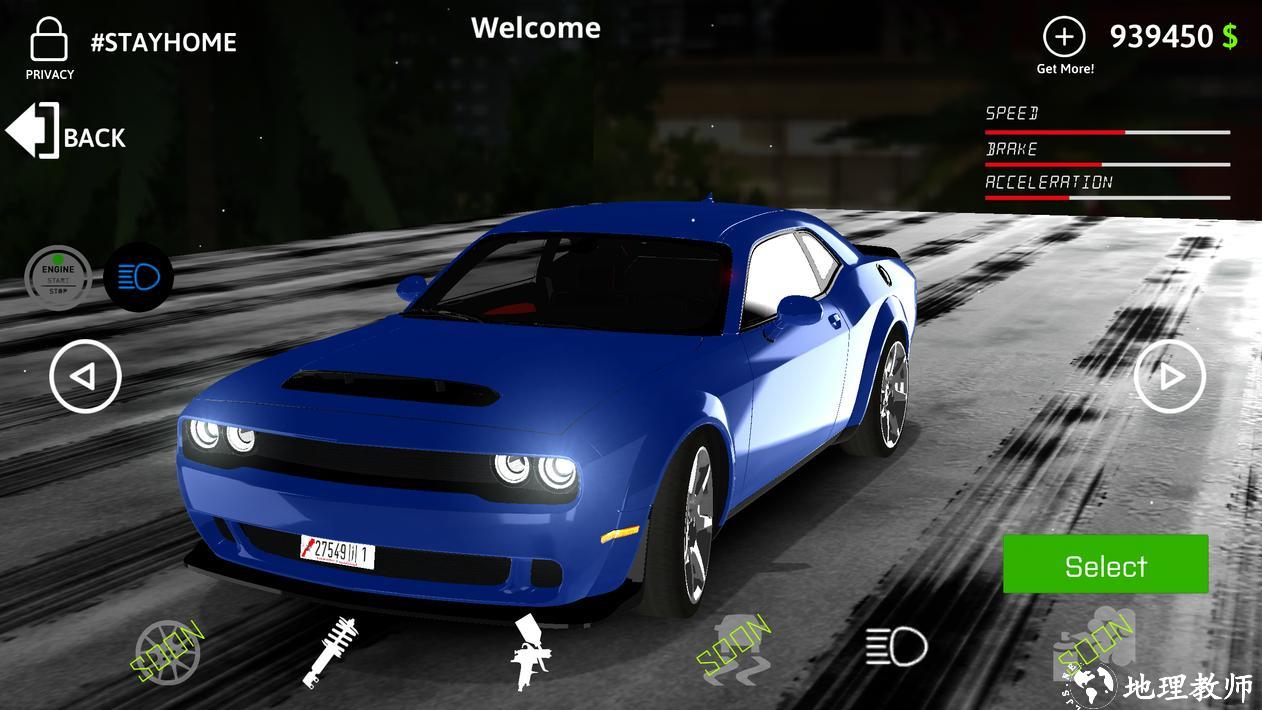Show the next car with right arrow
Image resolution: width=1262 pixels, height=710 pixels.
1170,377
